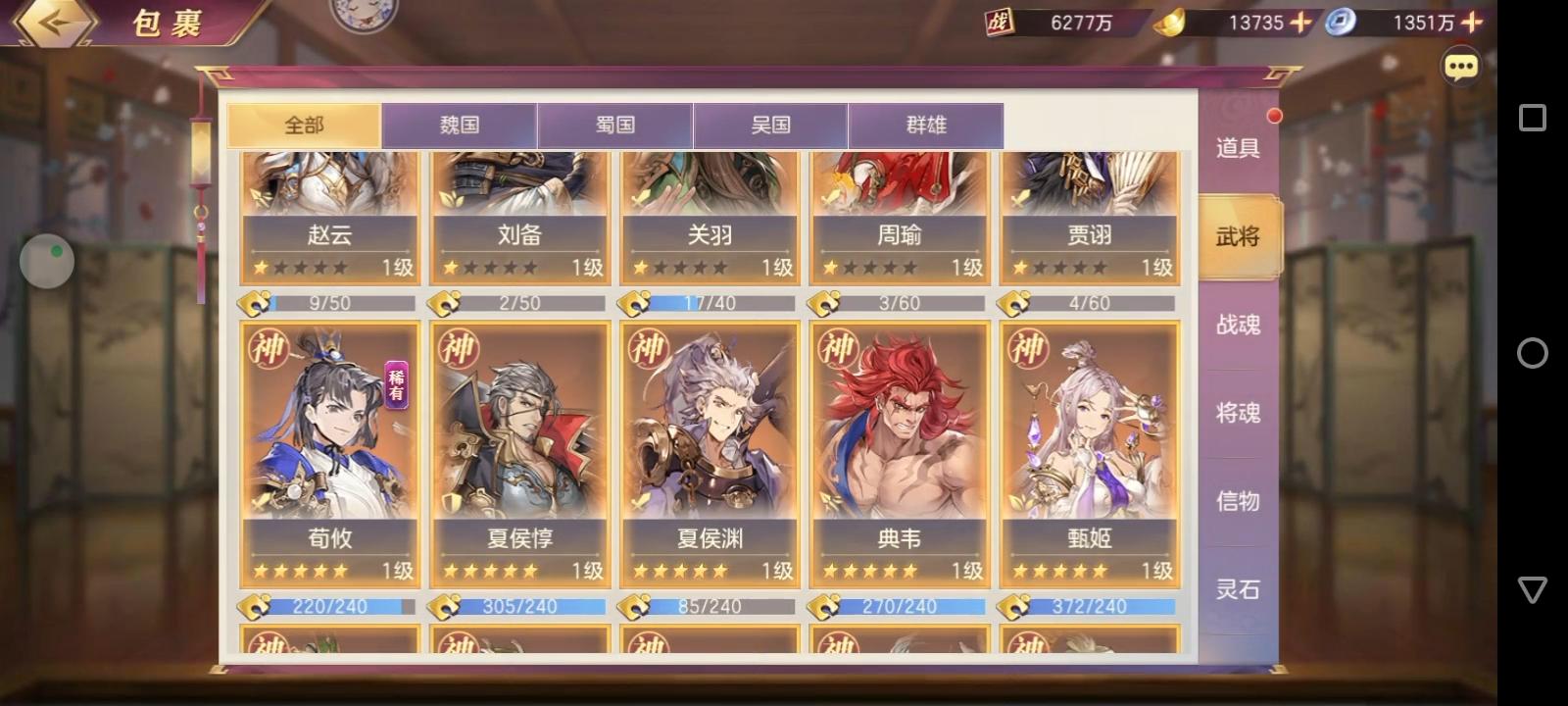Viewport: 1568px width, 706px height.
Task: Tap the battle power icon showing 6277万
Action: click(1001, 22)
